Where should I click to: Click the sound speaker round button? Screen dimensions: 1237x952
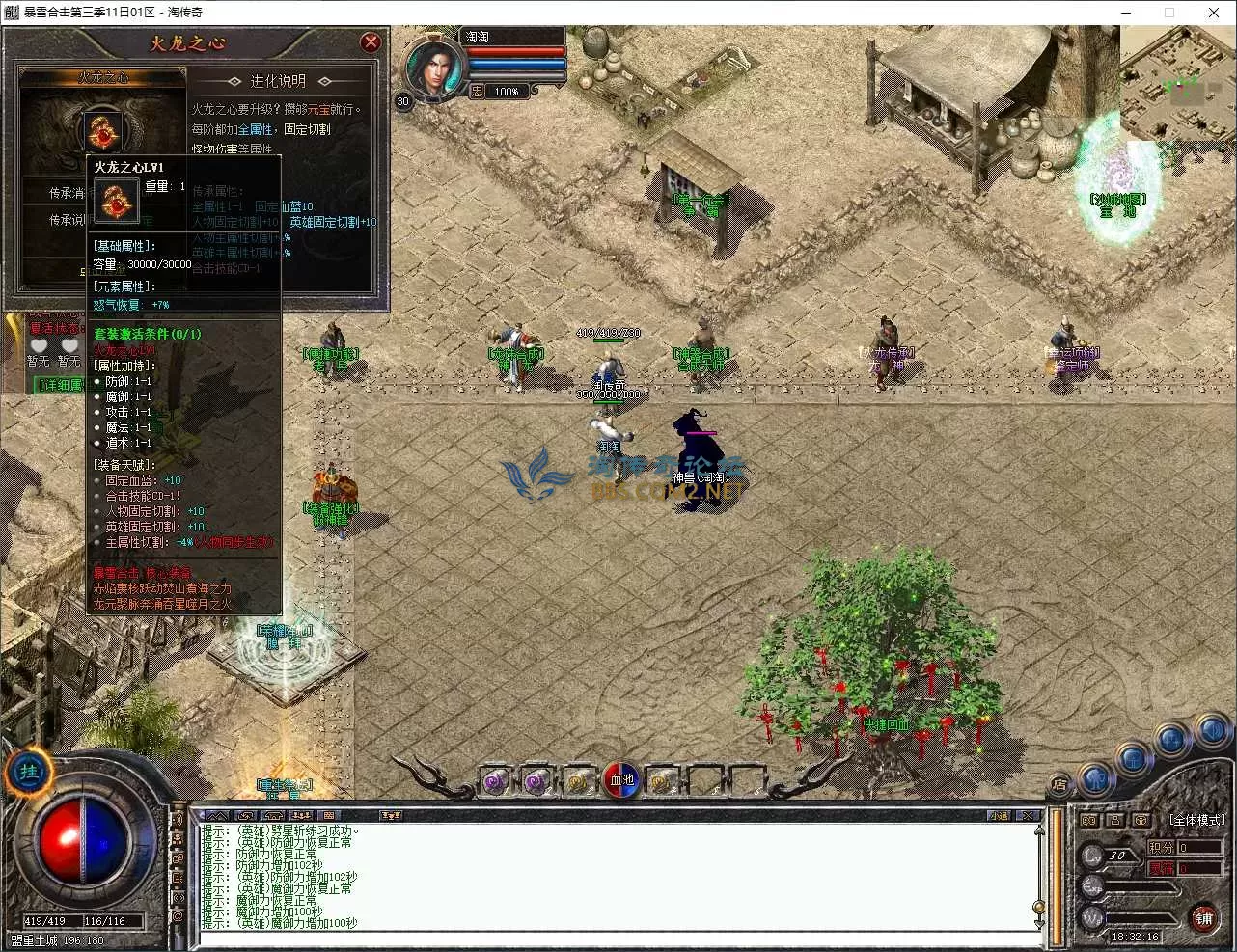coord(1212,732)
